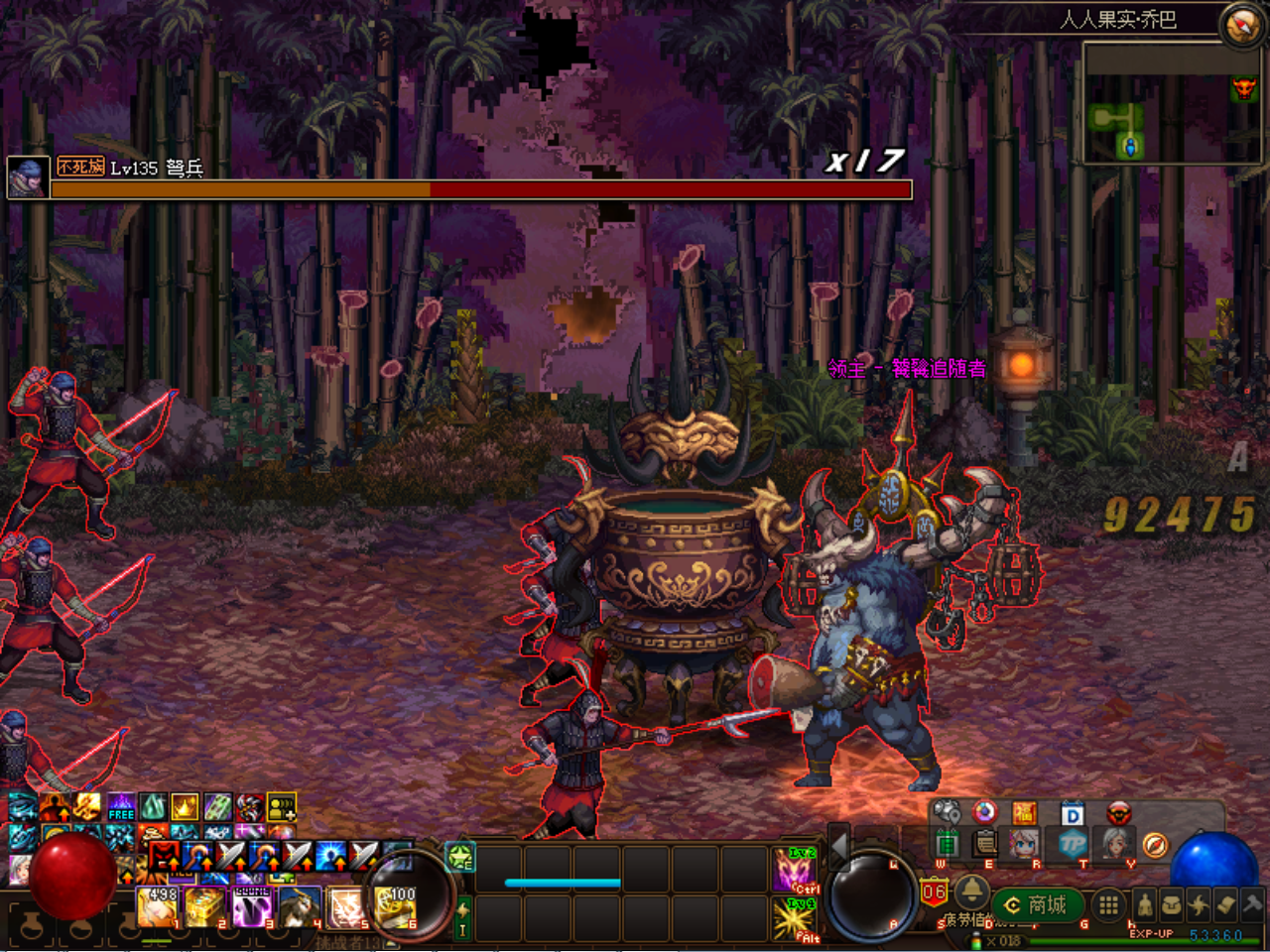Select the anime girl event icon on the R hotkey
This screenshot has height=952, width=1270.
coord(1024,845)
